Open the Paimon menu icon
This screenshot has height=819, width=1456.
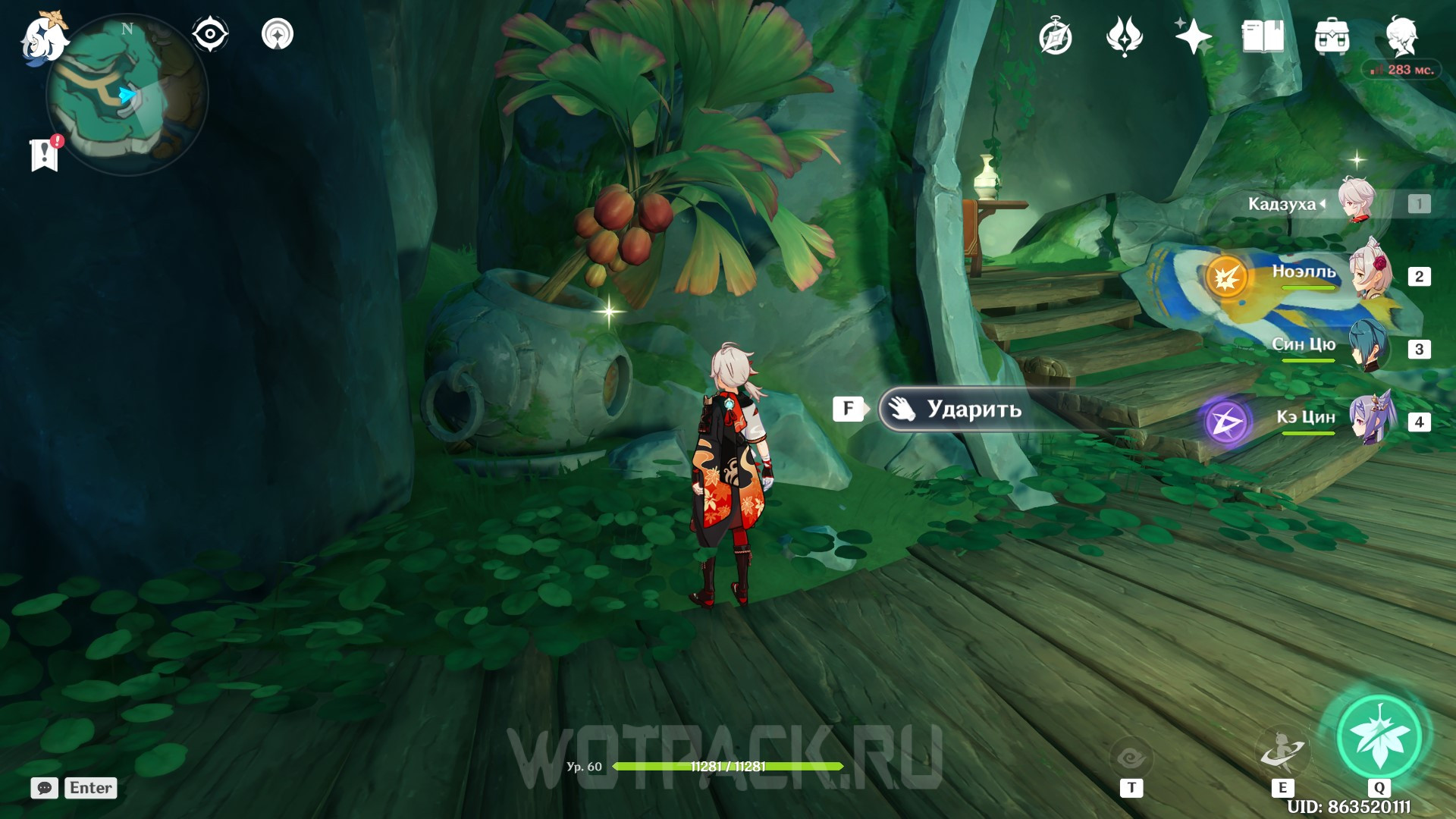pos(42,38)
